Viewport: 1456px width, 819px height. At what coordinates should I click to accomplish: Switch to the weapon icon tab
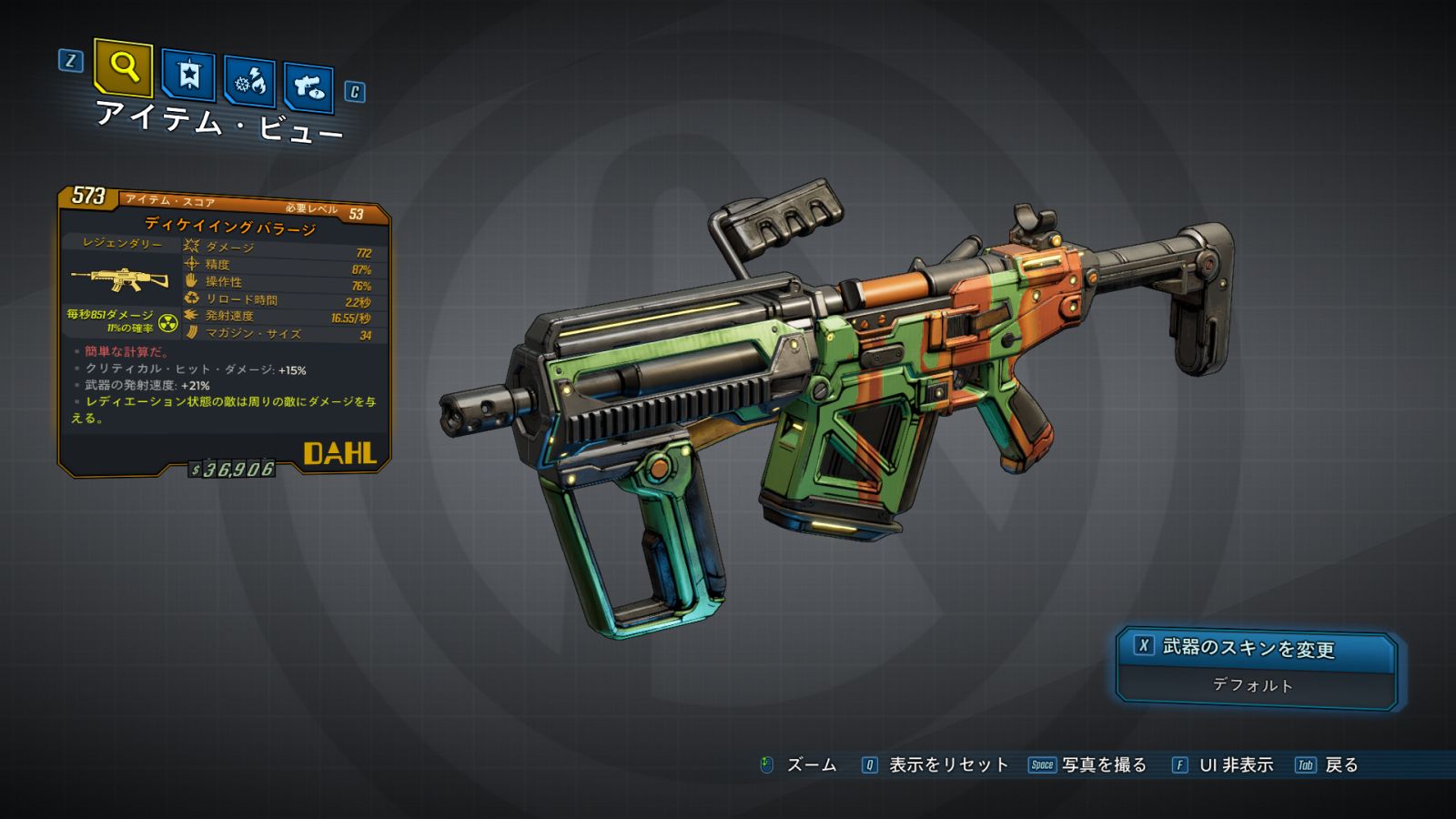pyautogui.click(x=308, y=88)
